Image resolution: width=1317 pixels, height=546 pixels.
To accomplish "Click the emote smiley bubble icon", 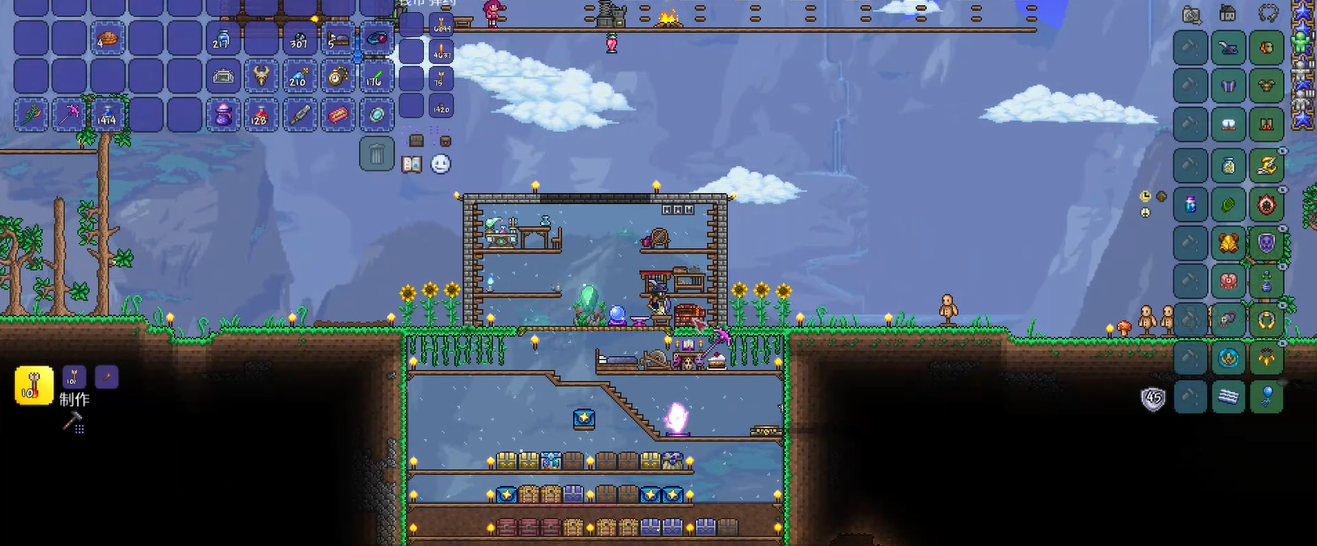I will (440, 164).
